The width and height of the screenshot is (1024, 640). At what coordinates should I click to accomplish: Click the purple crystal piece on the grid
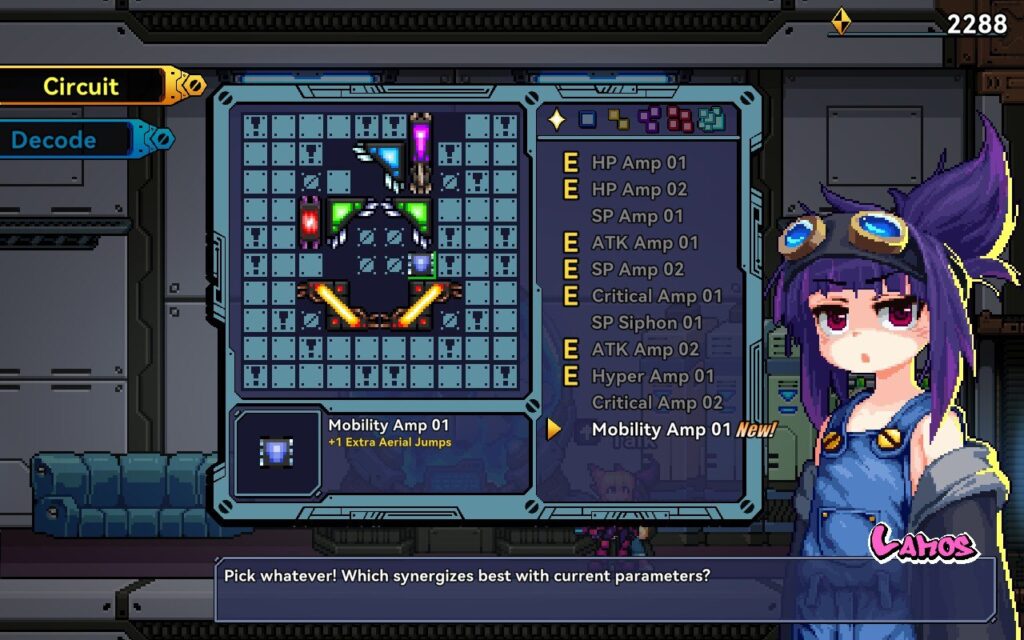421,145
